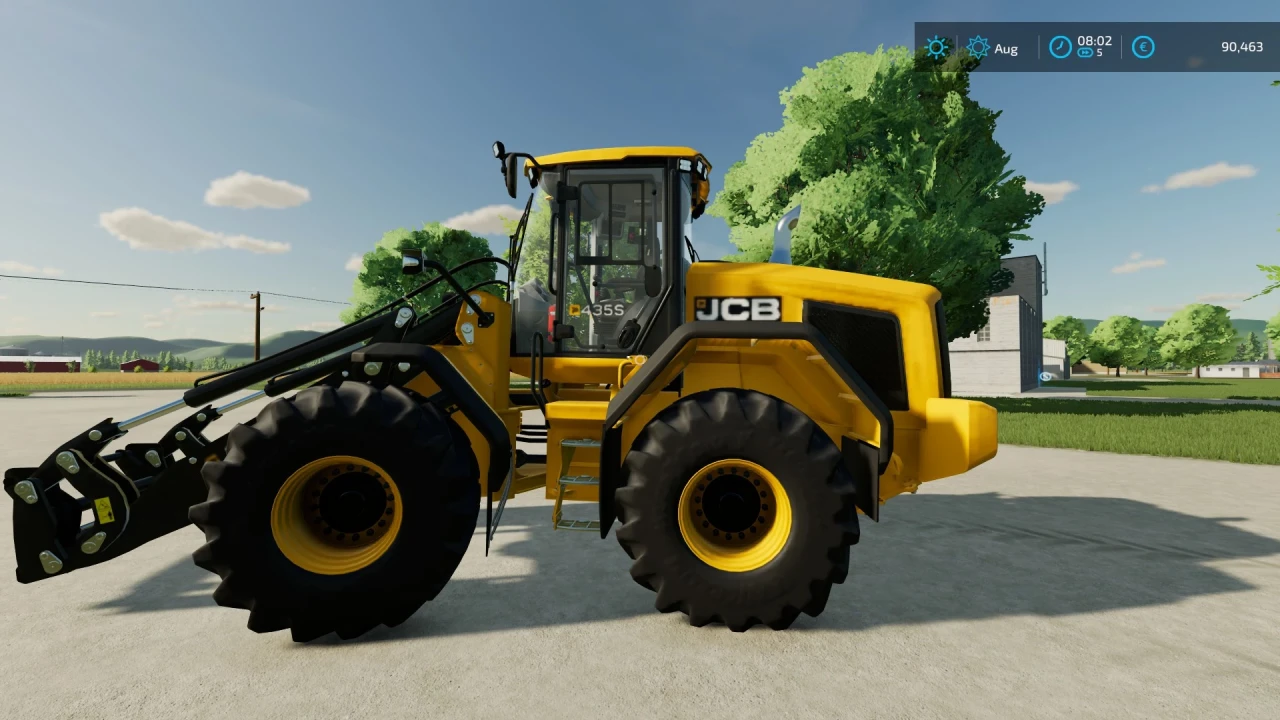
Task: Click the 08:02 time display
Action: point(1094,42)
